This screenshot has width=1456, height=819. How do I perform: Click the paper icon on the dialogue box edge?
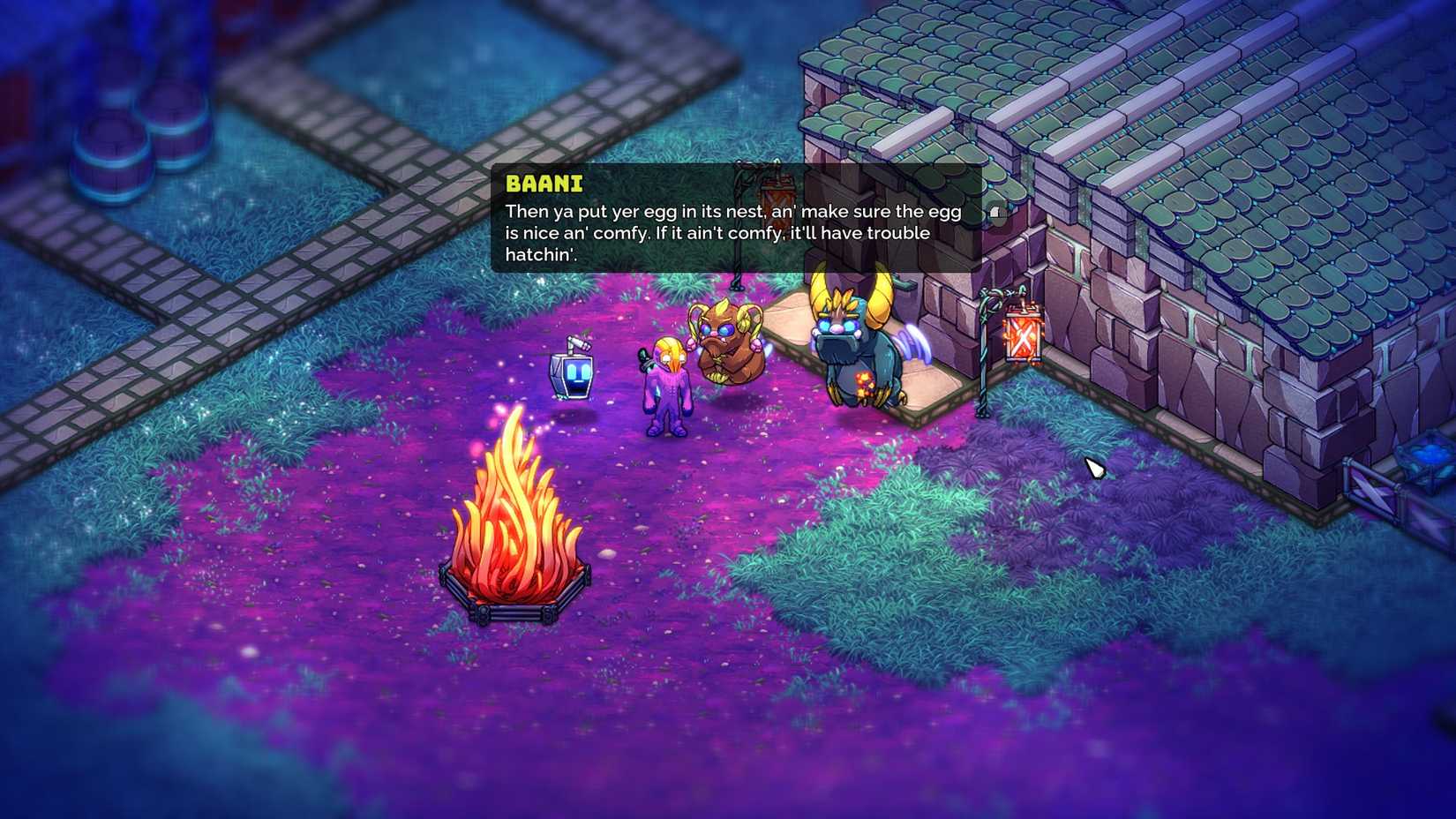[x=996, y=212]
